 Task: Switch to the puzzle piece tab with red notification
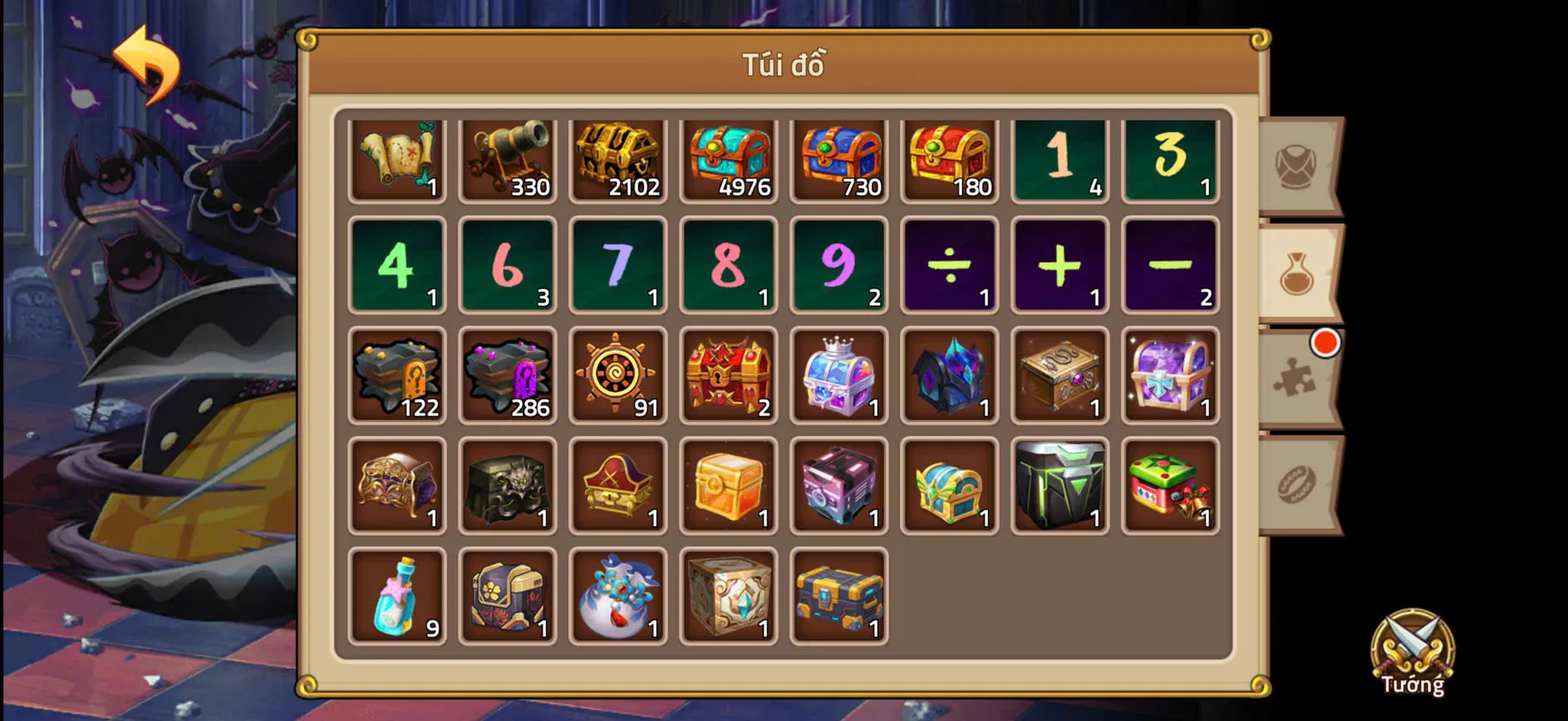[x=1298, y=378]
